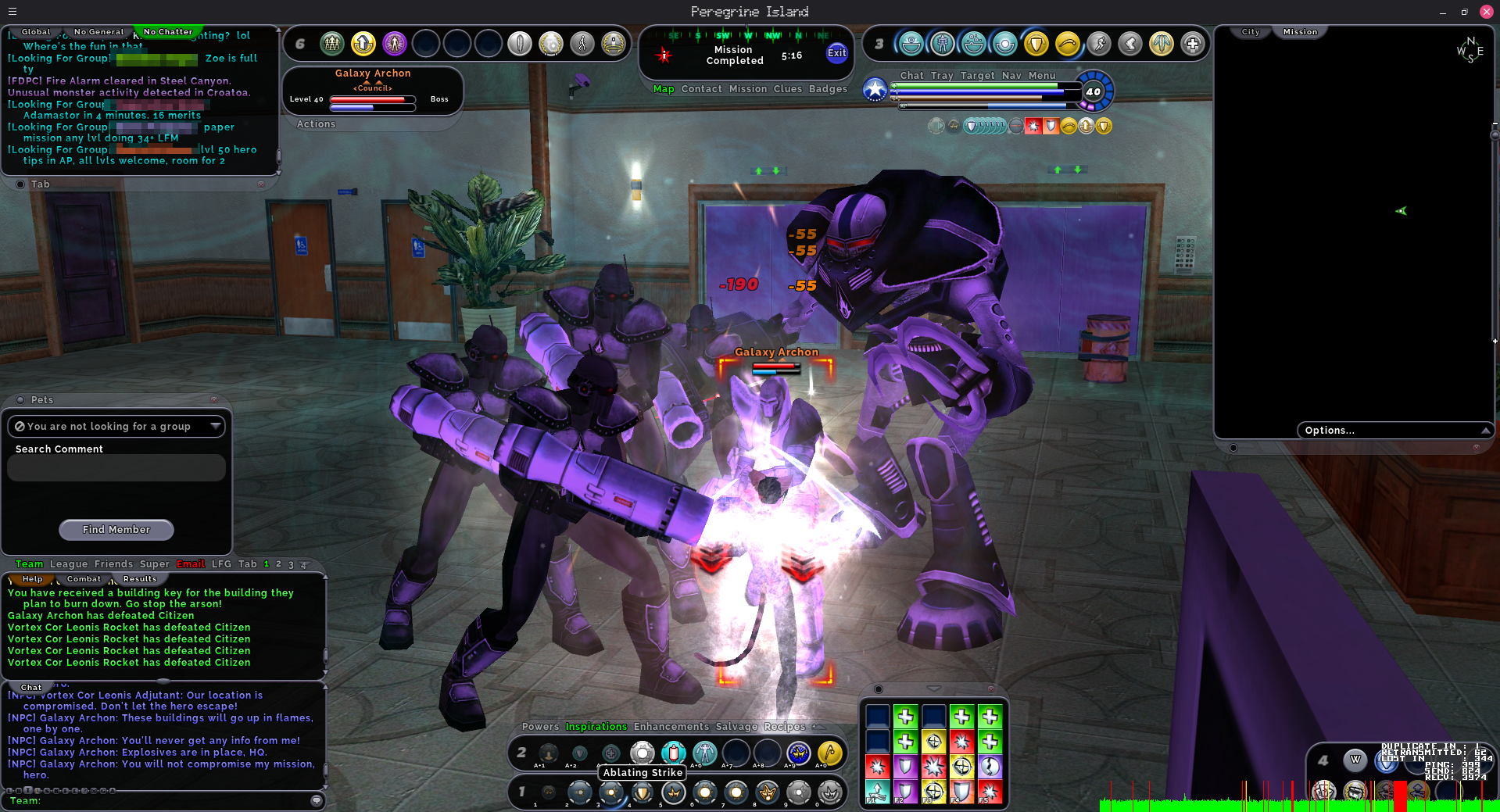This screenshot has width=1500, height=812.
Task: Open the looking-for-group status dropdown
Action: (116, 426)
